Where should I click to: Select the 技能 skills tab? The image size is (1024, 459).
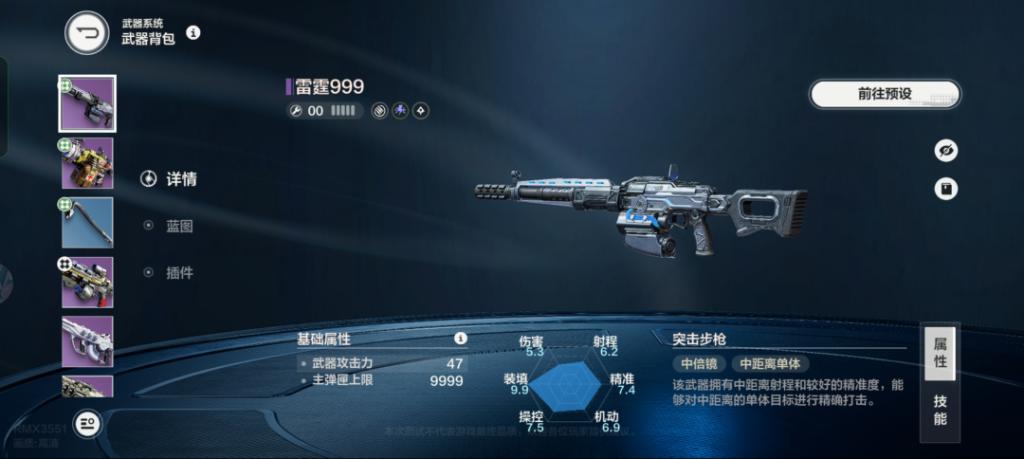[x=940, y=410]
